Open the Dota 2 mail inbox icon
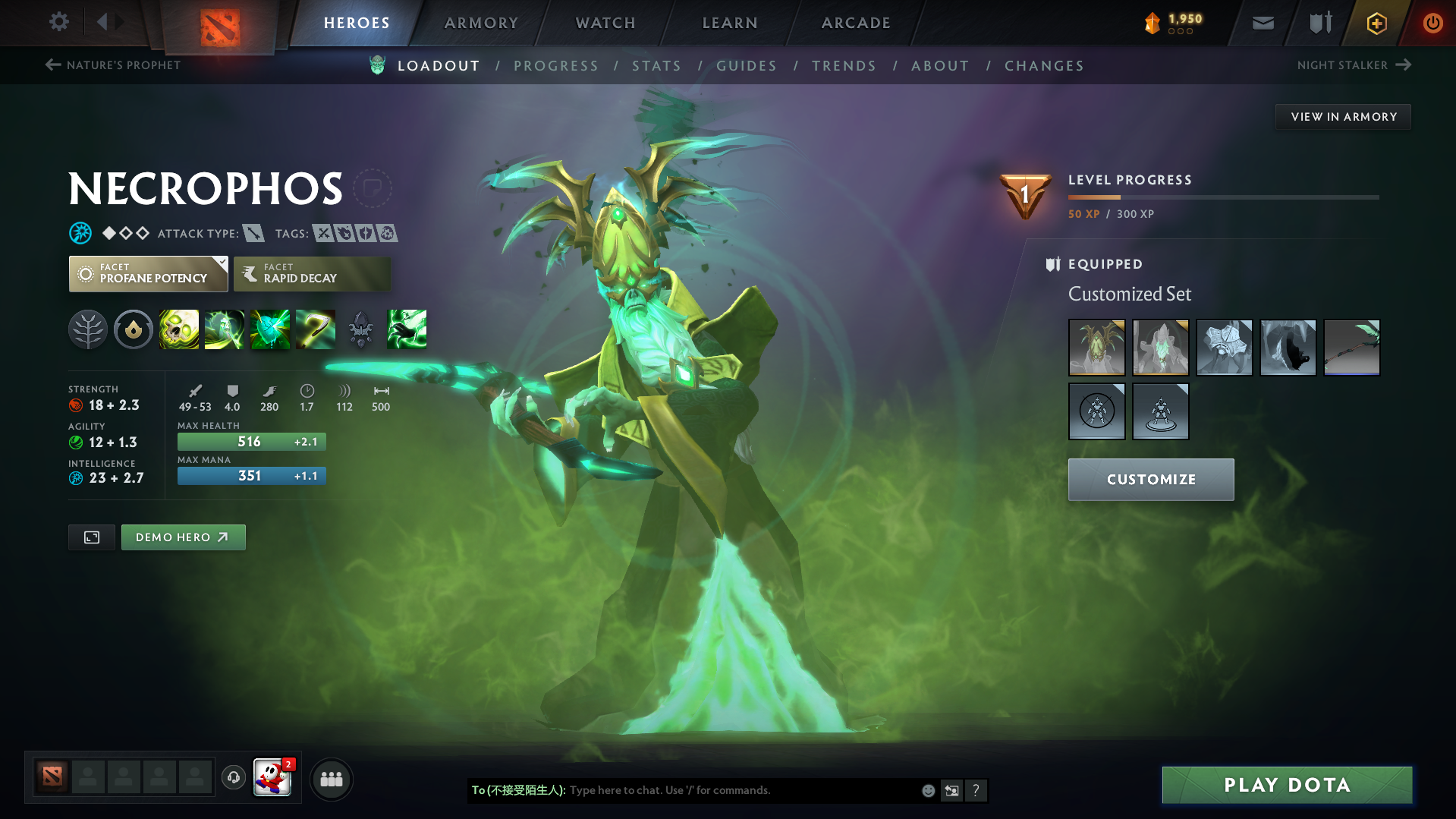 coord(1262,23)
